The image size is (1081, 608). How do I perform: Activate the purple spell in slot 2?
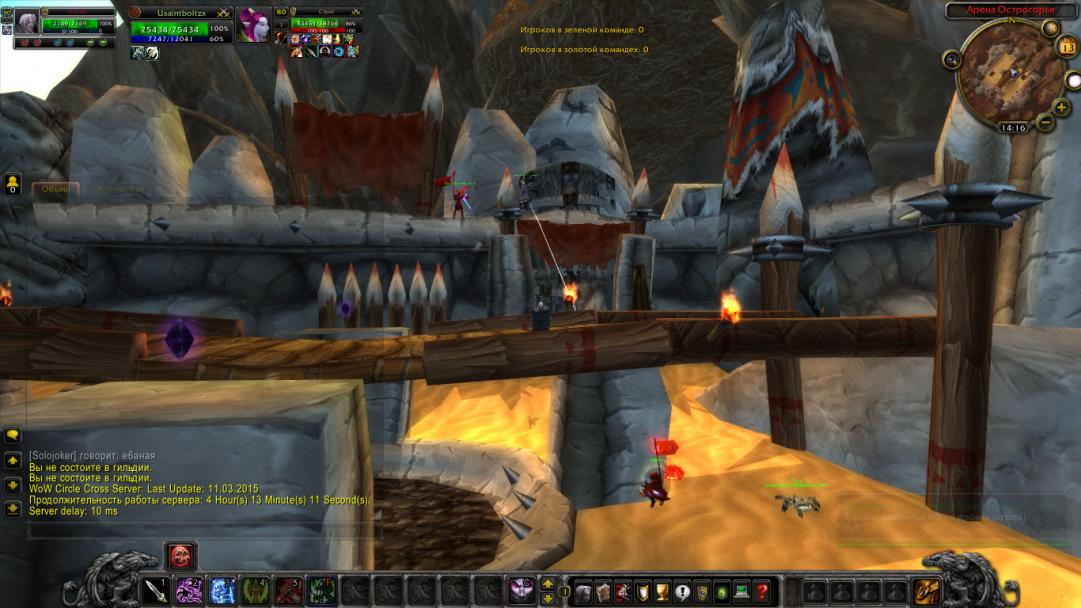pos(189,591)
